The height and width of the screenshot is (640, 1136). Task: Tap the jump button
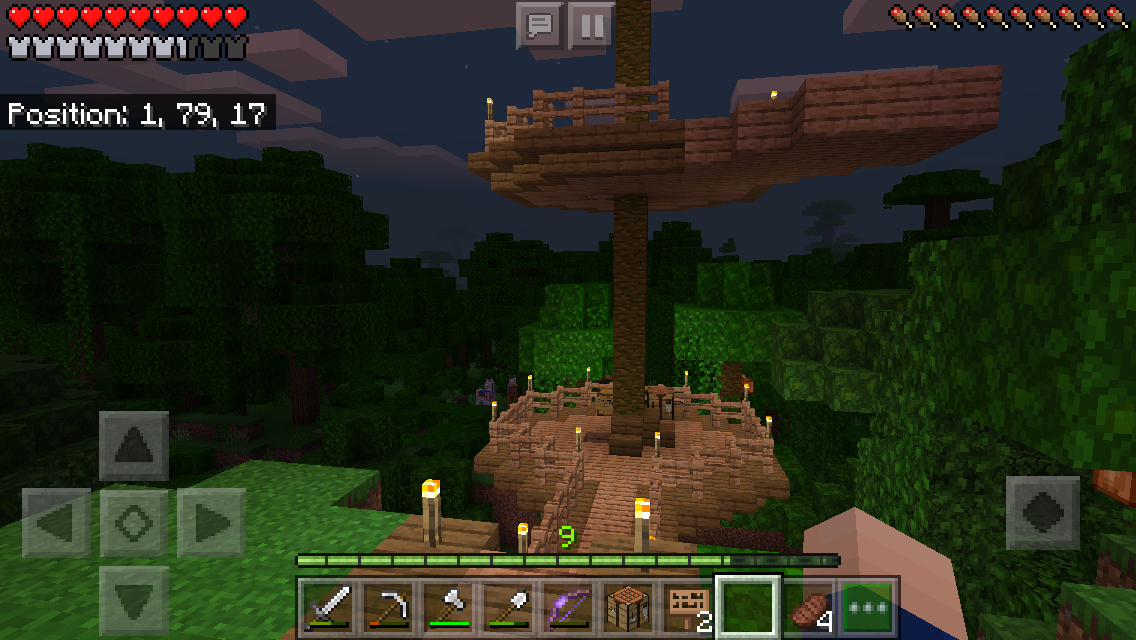pyautogui.click(x=1042, y=512)
